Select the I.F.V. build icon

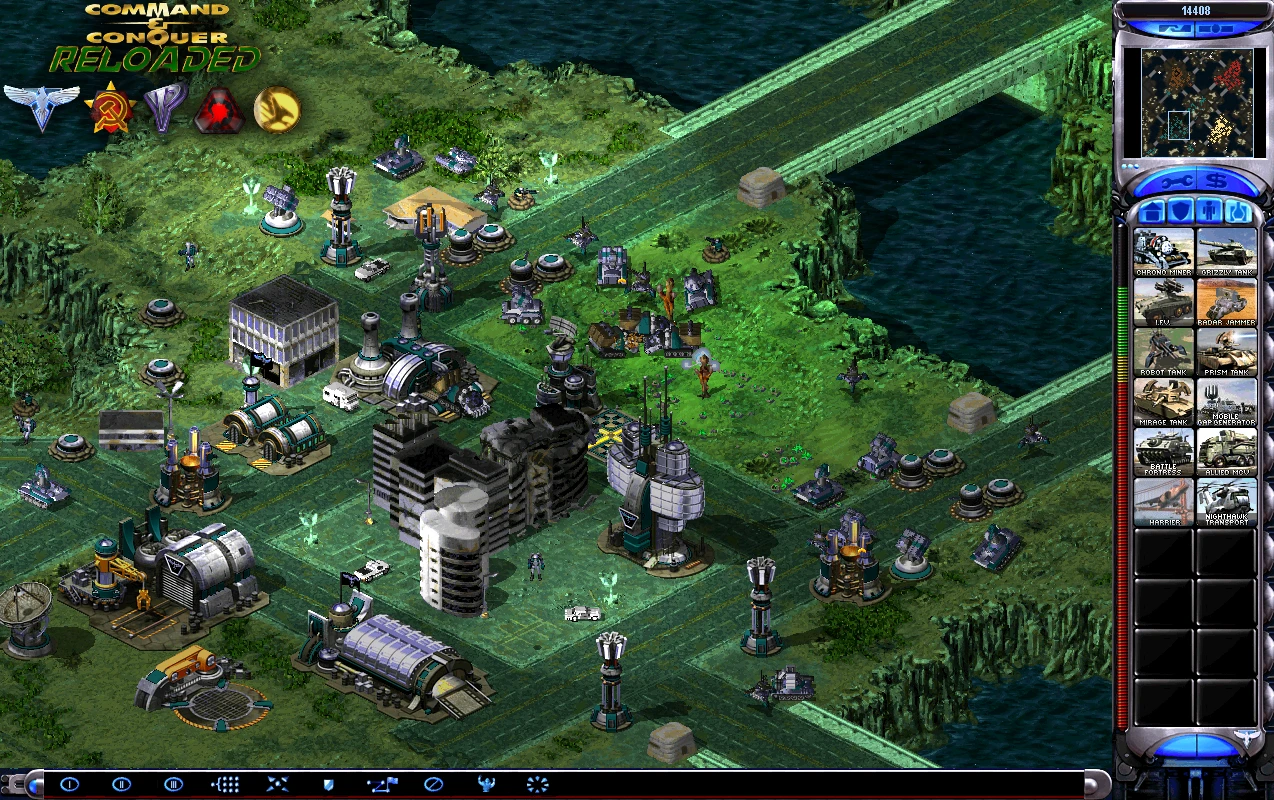pyautogui.click(x=1163, y=302)
